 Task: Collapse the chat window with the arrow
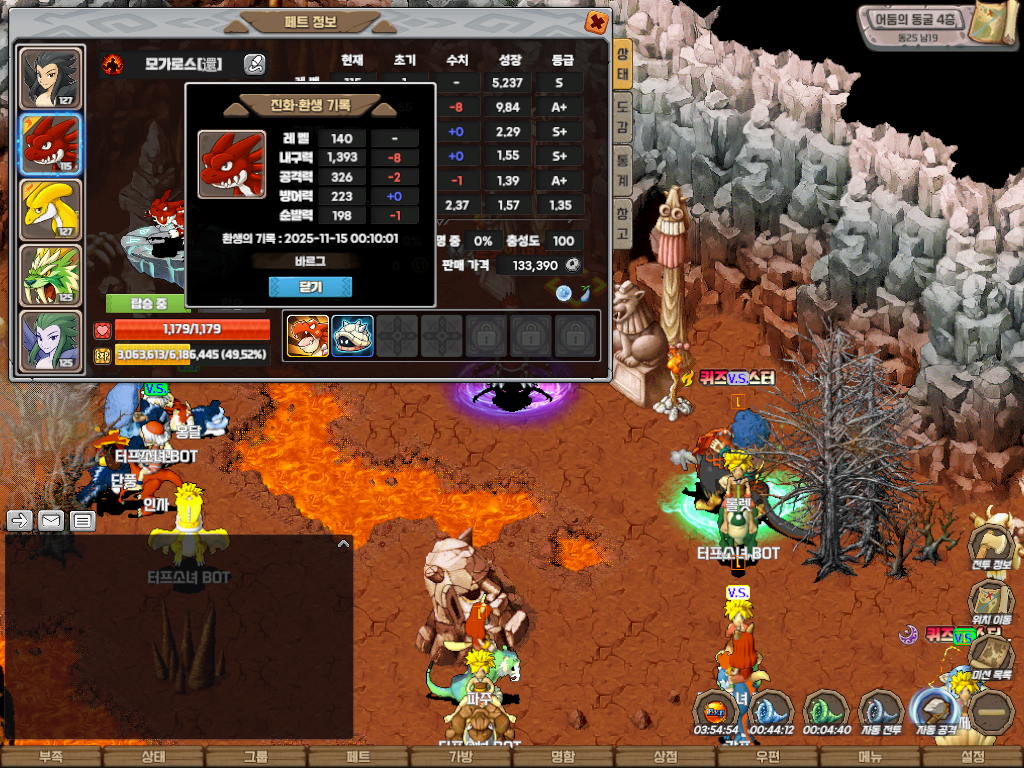coord(343,544)
